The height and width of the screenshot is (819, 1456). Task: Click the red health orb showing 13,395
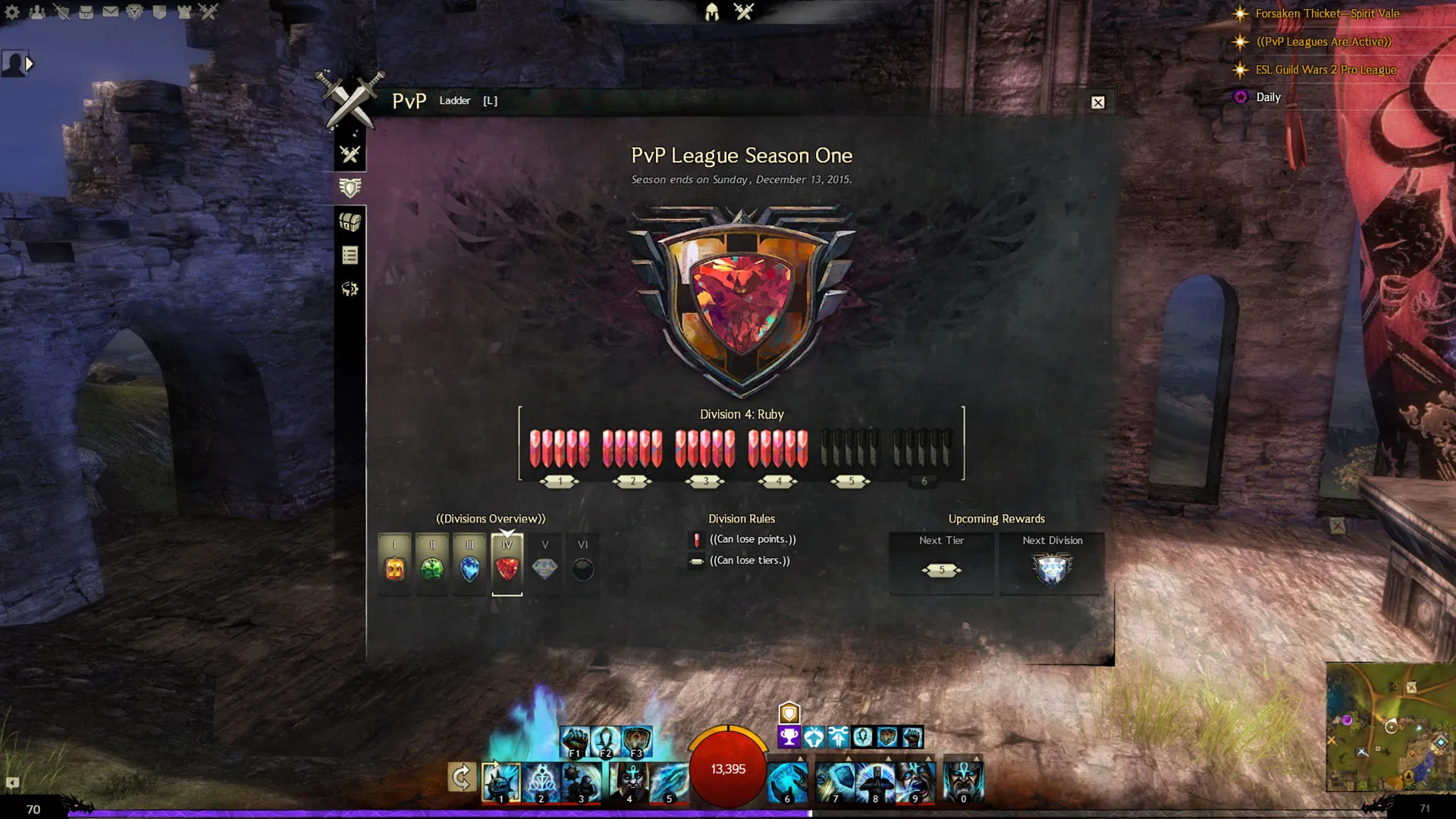(x=727, y=769)
